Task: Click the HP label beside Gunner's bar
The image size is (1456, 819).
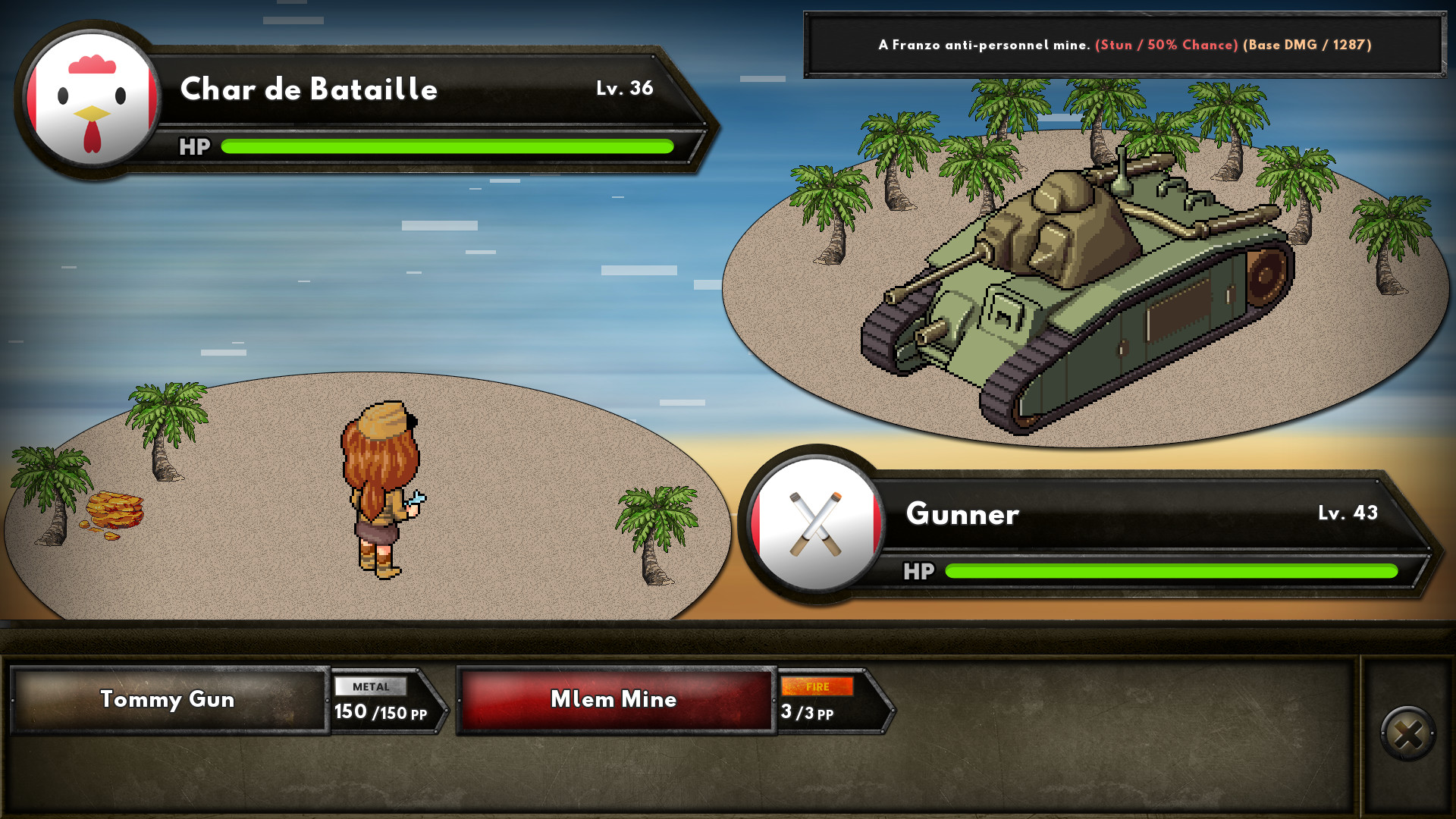Action: 920,572
